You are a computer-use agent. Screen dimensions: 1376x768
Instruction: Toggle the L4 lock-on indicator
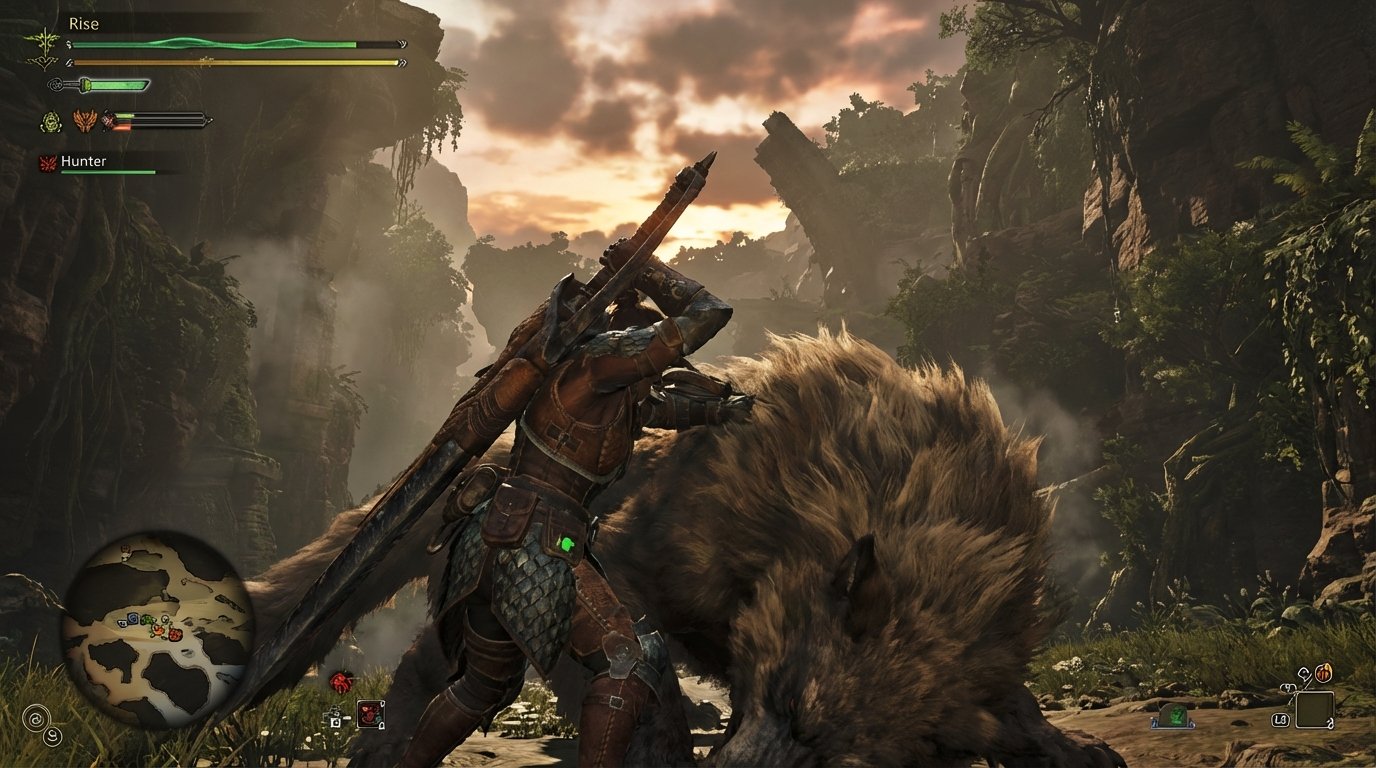[x=1280, y=720]
